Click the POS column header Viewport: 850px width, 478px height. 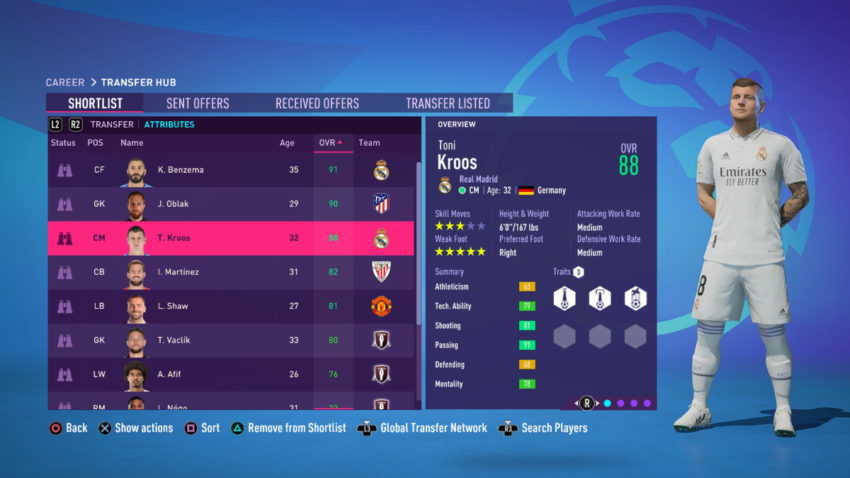(x=95, y=143)
